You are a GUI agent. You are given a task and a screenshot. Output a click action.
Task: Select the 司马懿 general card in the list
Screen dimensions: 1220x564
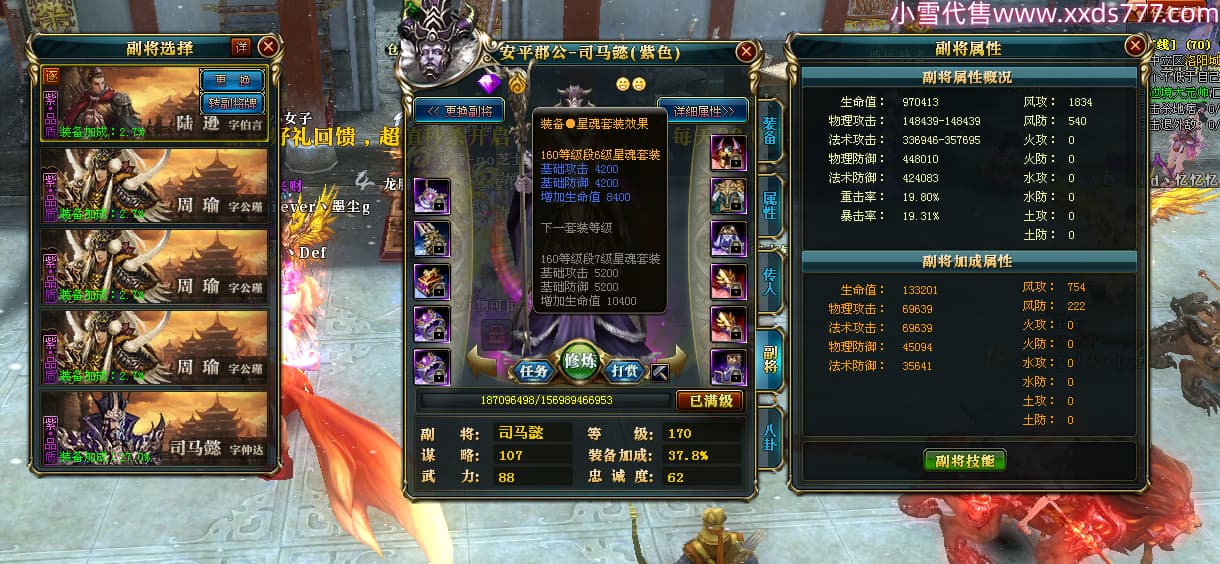point(154,428)
